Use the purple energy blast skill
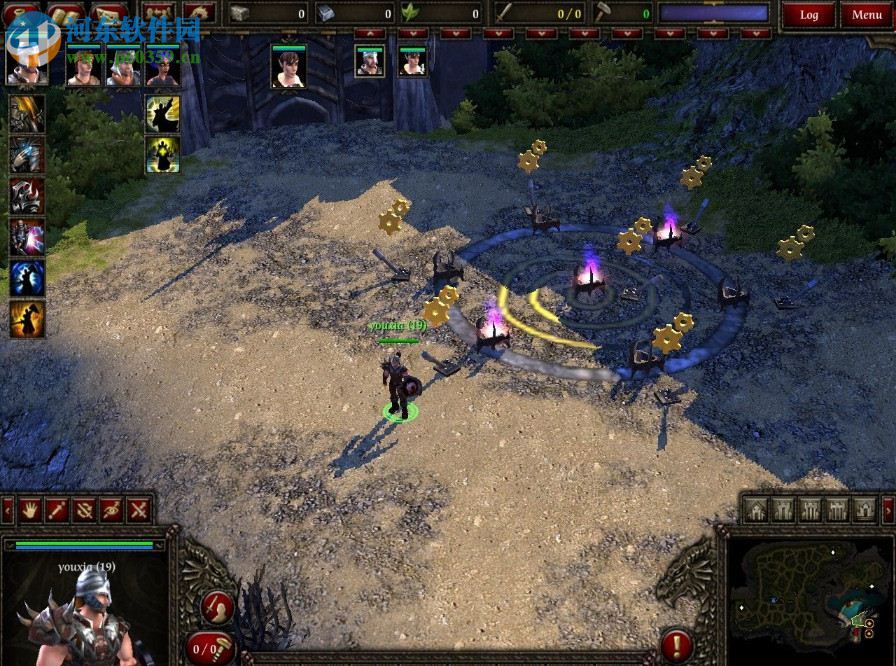 [27, 236]
